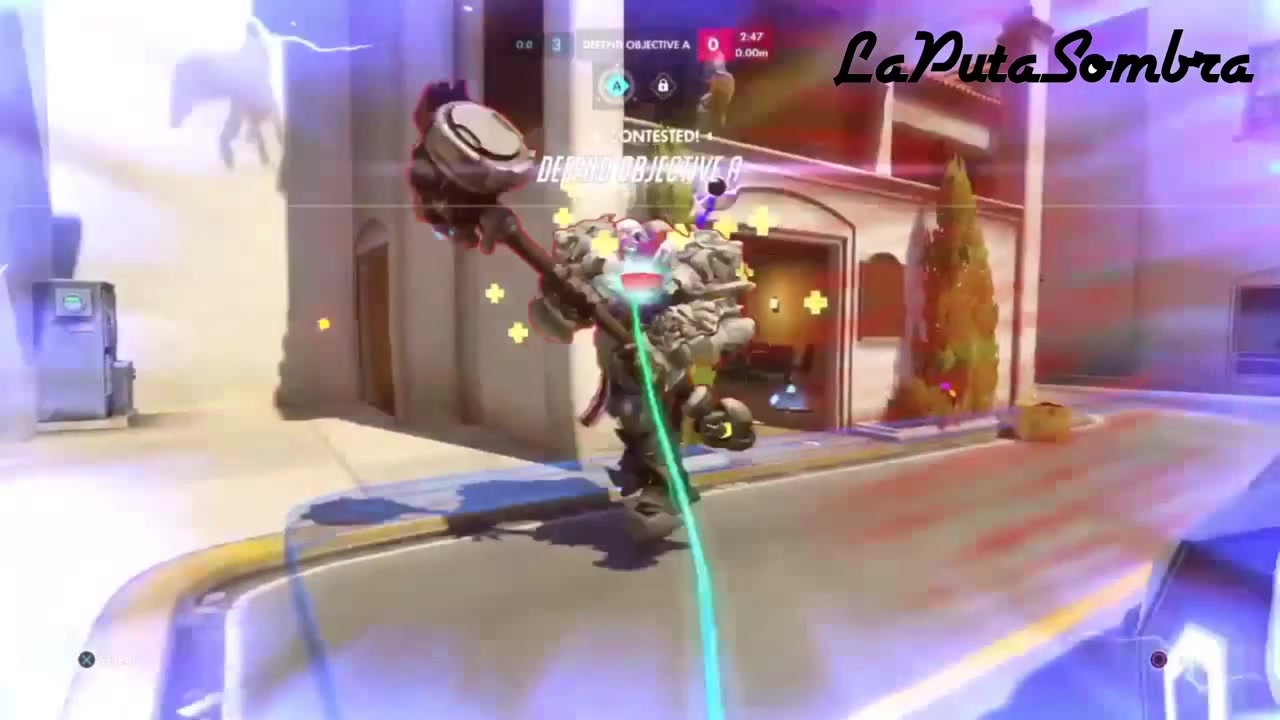Screen dimensions: 1280x720
Task: Click the blue team score badge
Action: pos(555,44)
